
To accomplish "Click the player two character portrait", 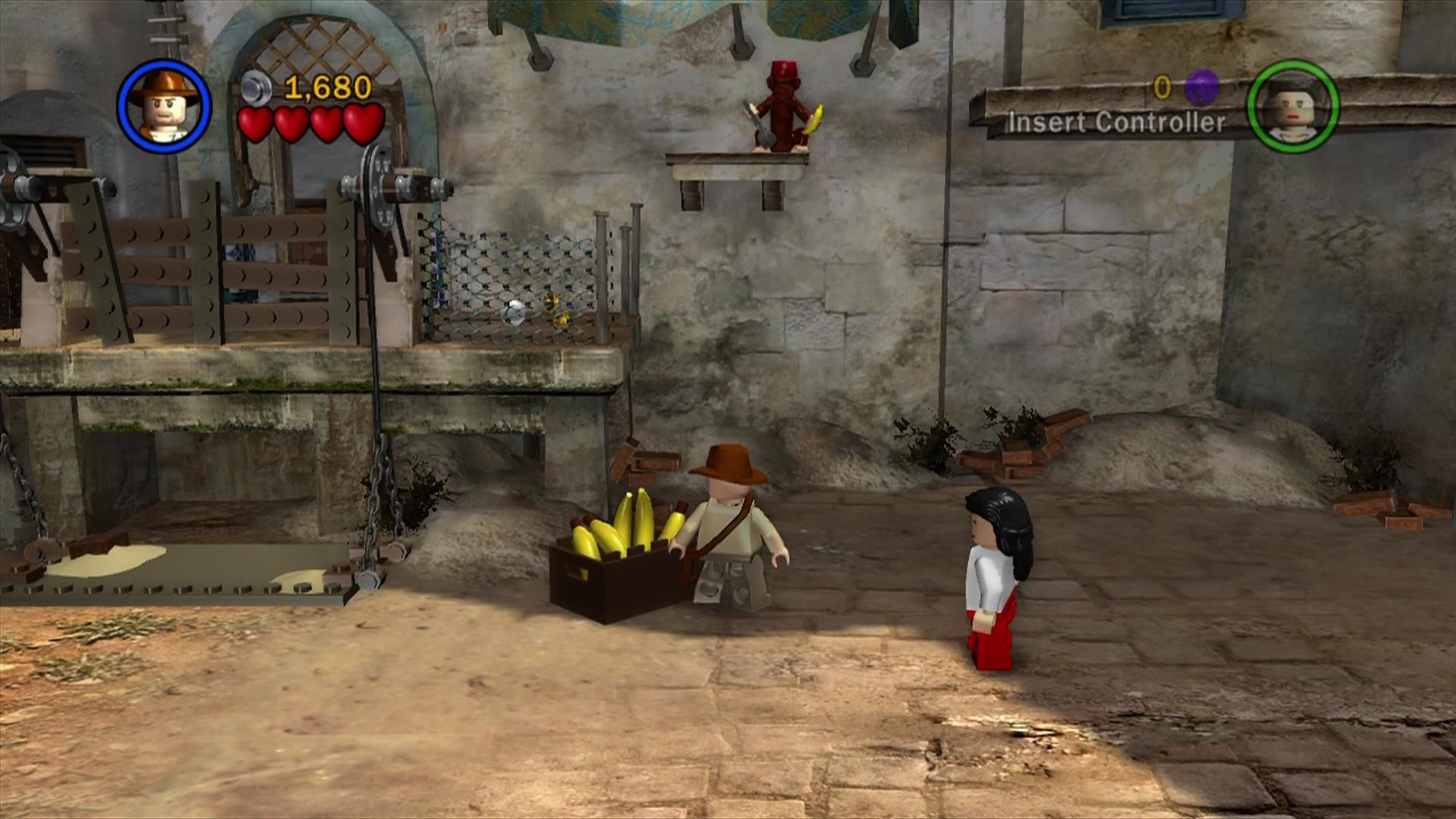I will tap(1293, 106).
